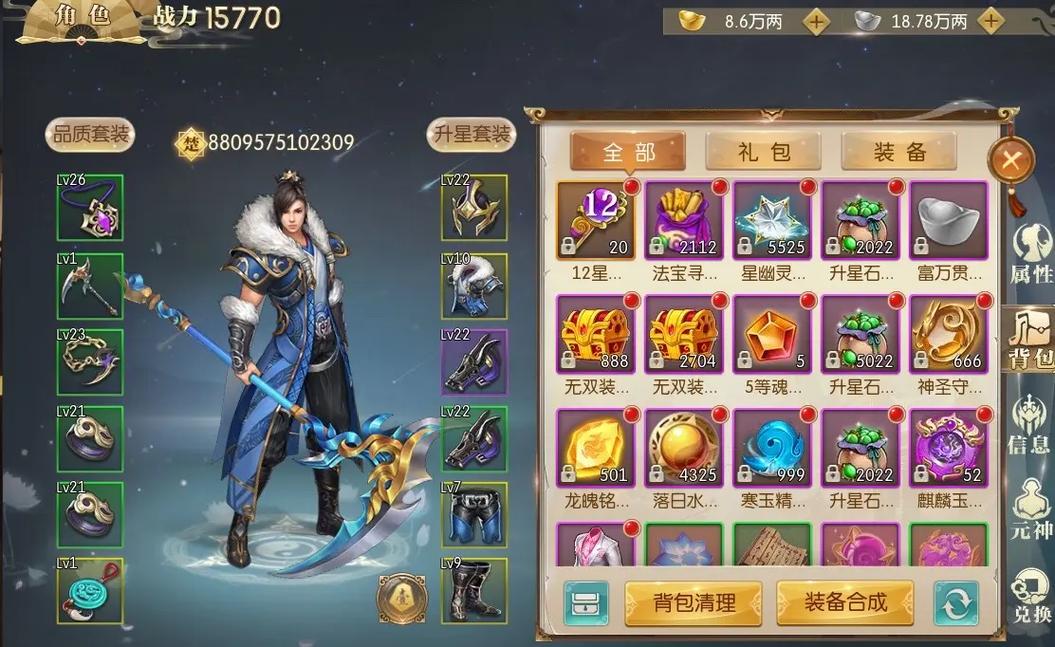Click the green refresh arrows button

click(955, 603)
